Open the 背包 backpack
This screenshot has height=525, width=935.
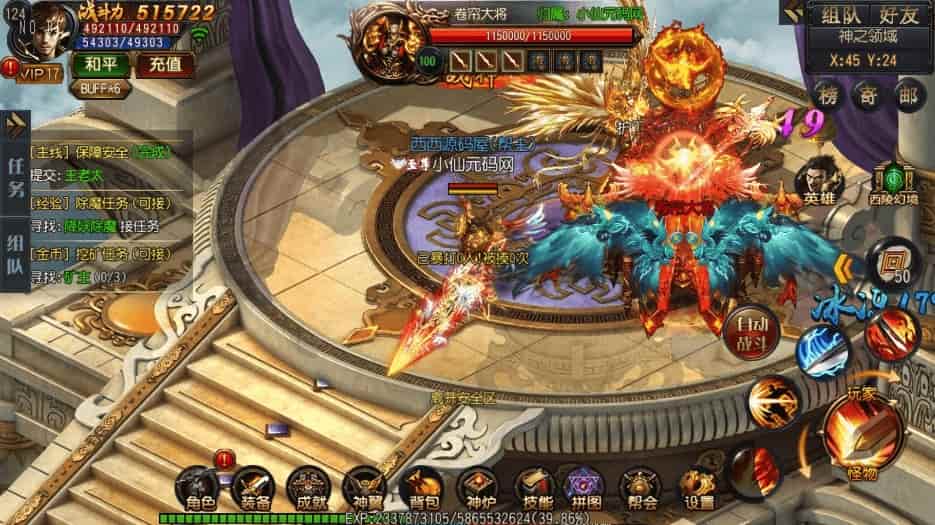click(x=424, y=489)
